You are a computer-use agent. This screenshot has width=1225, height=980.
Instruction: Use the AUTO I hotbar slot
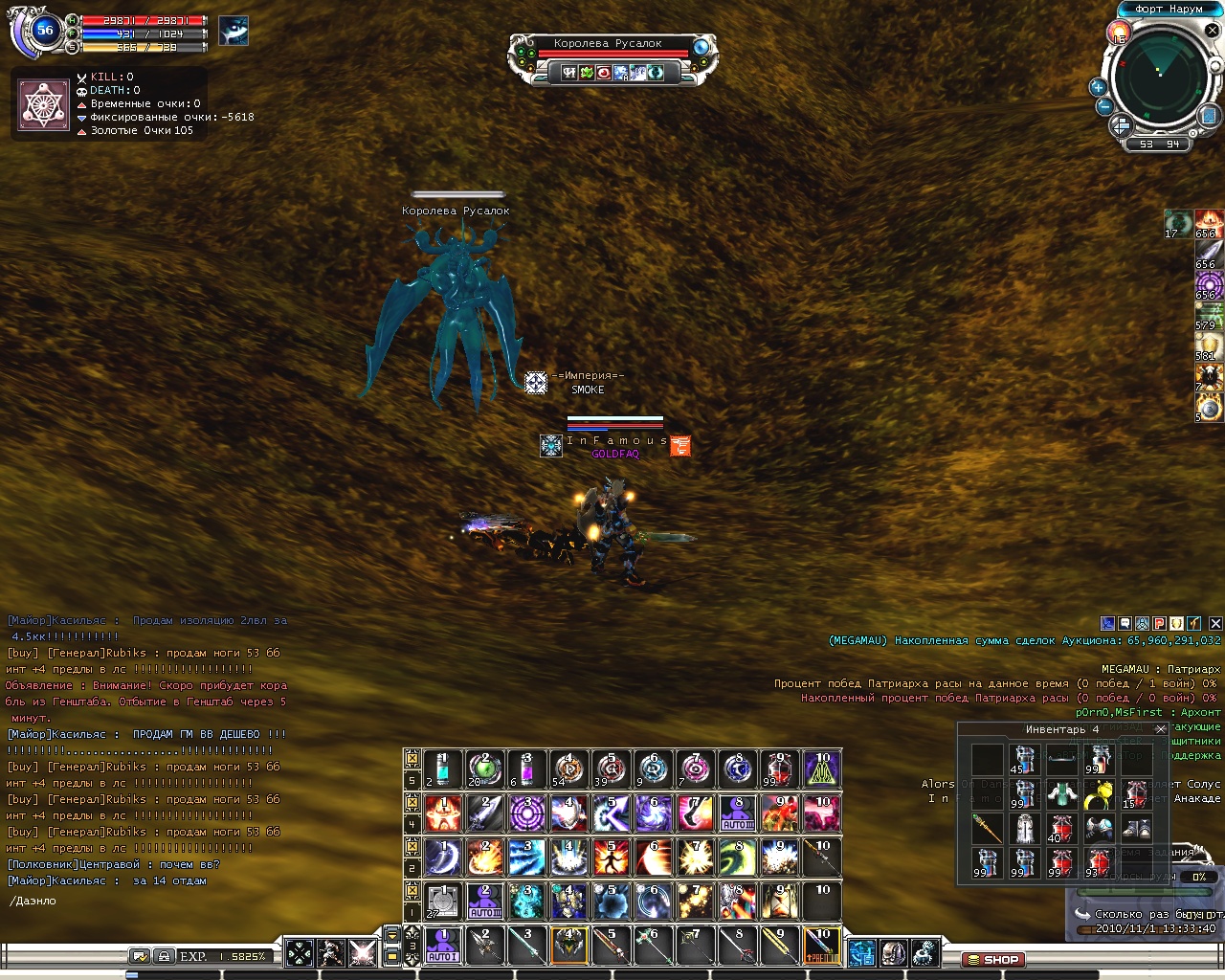[x=442, y=946]
